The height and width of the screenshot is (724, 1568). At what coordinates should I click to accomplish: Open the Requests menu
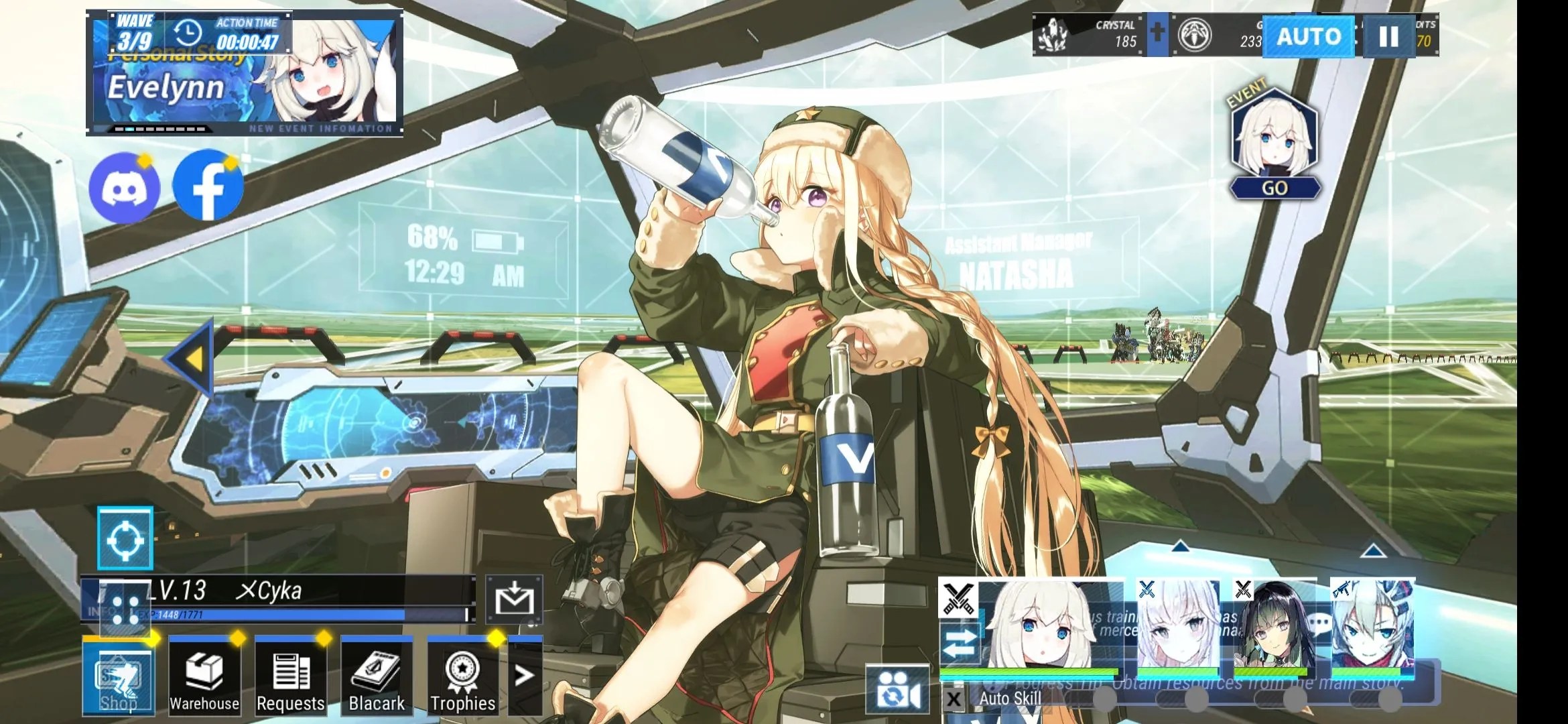[x=290, y=677]
